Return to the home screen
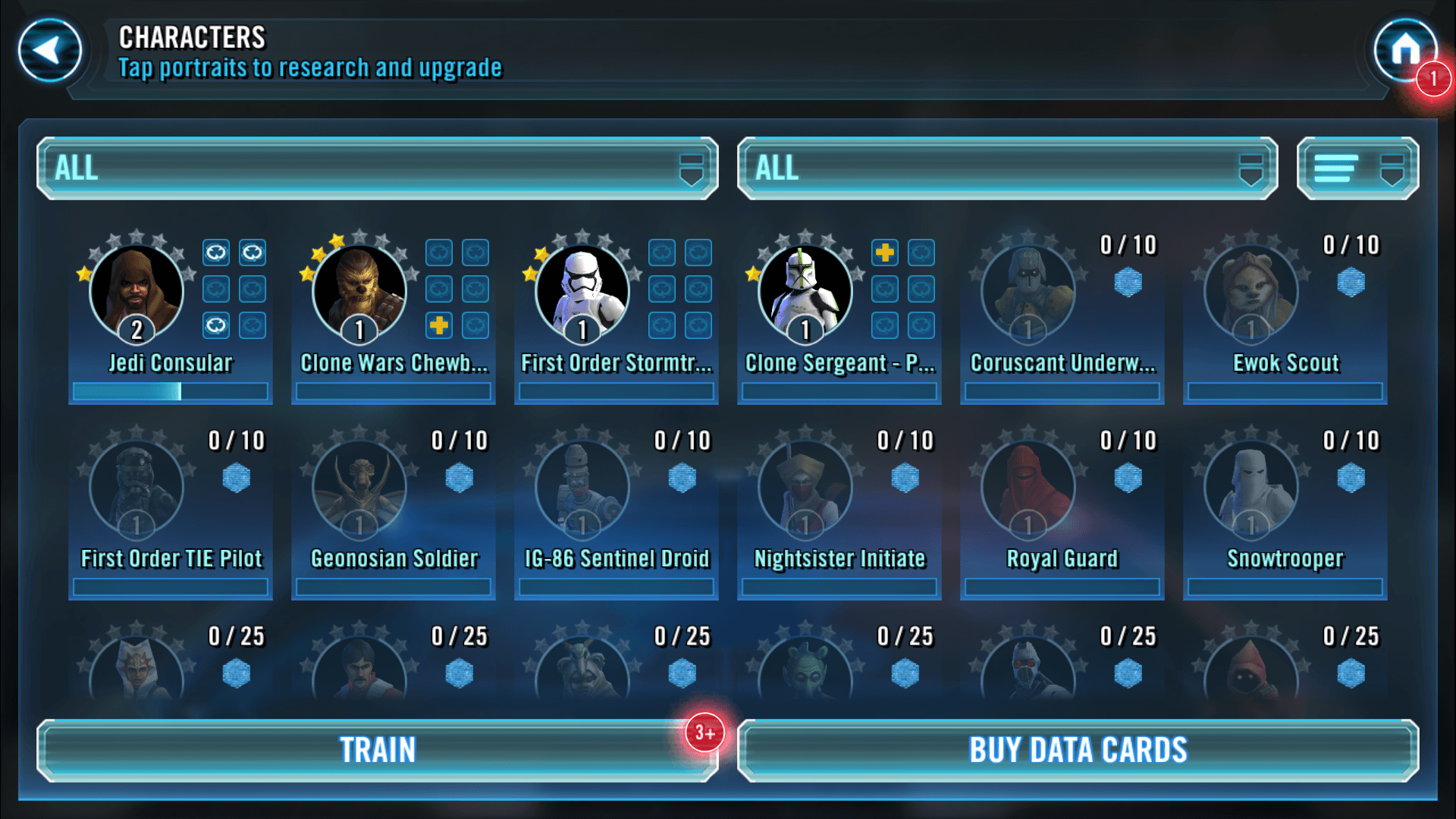Screen dimensions: 1456x819 [1405, 51]
